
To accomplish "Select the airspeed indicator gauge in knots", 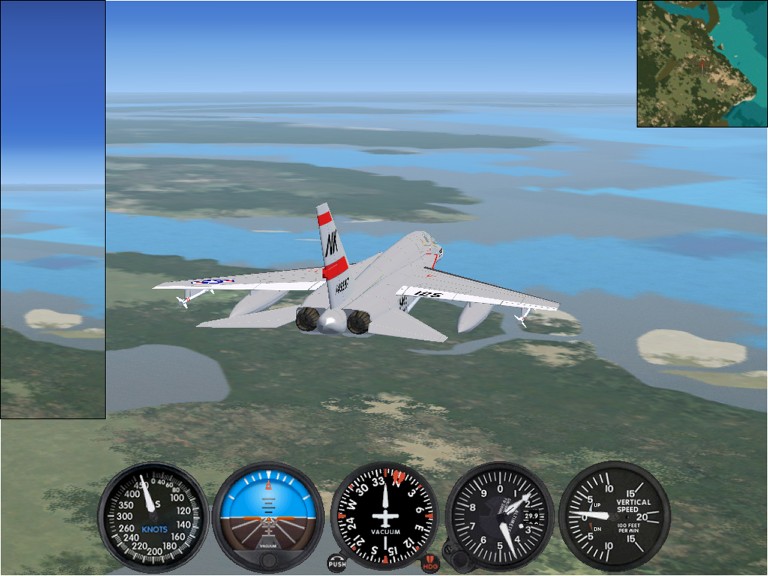I will tap(153, 516).
